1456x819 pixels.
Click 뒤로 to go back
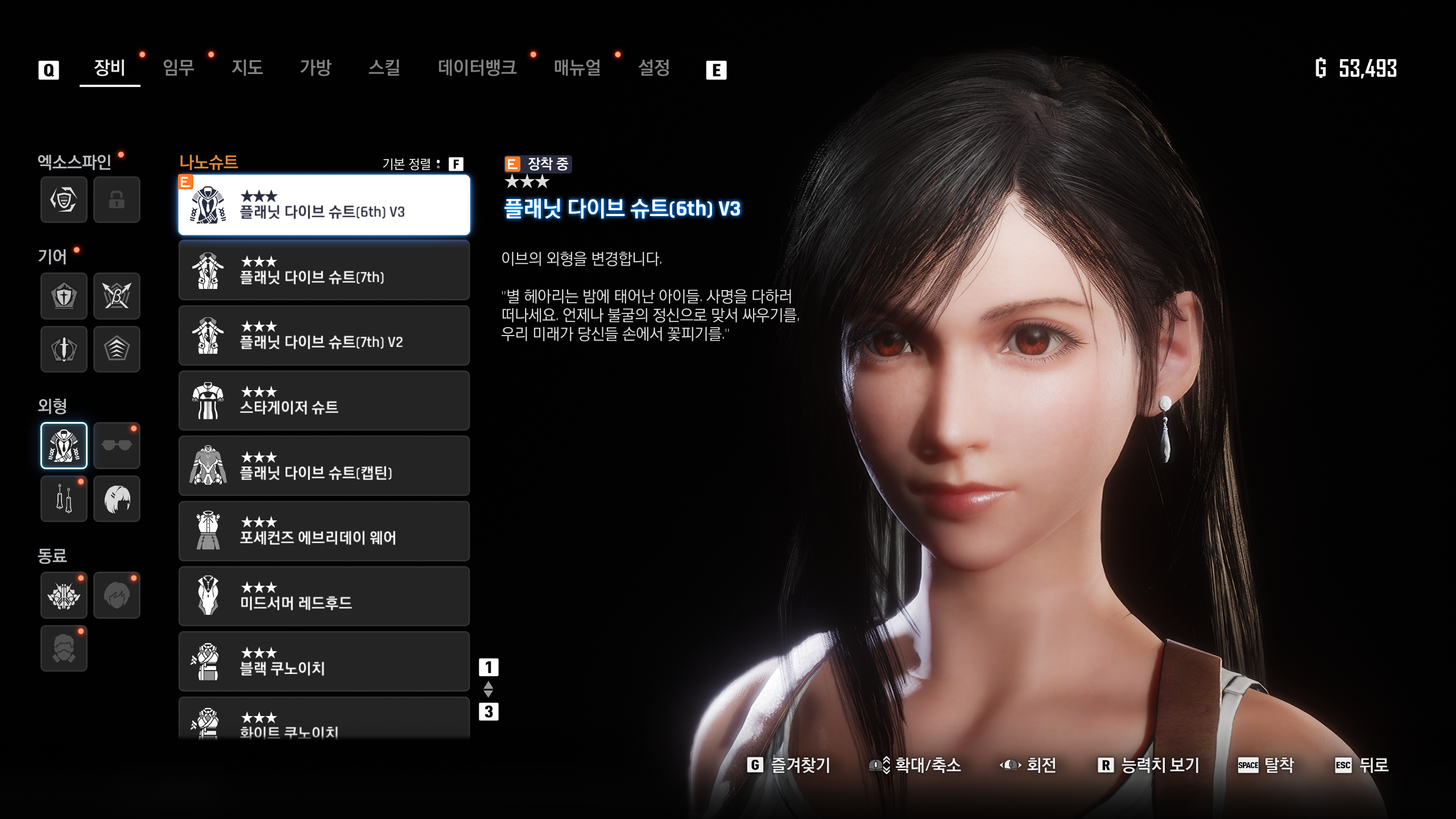[1362, 766]
